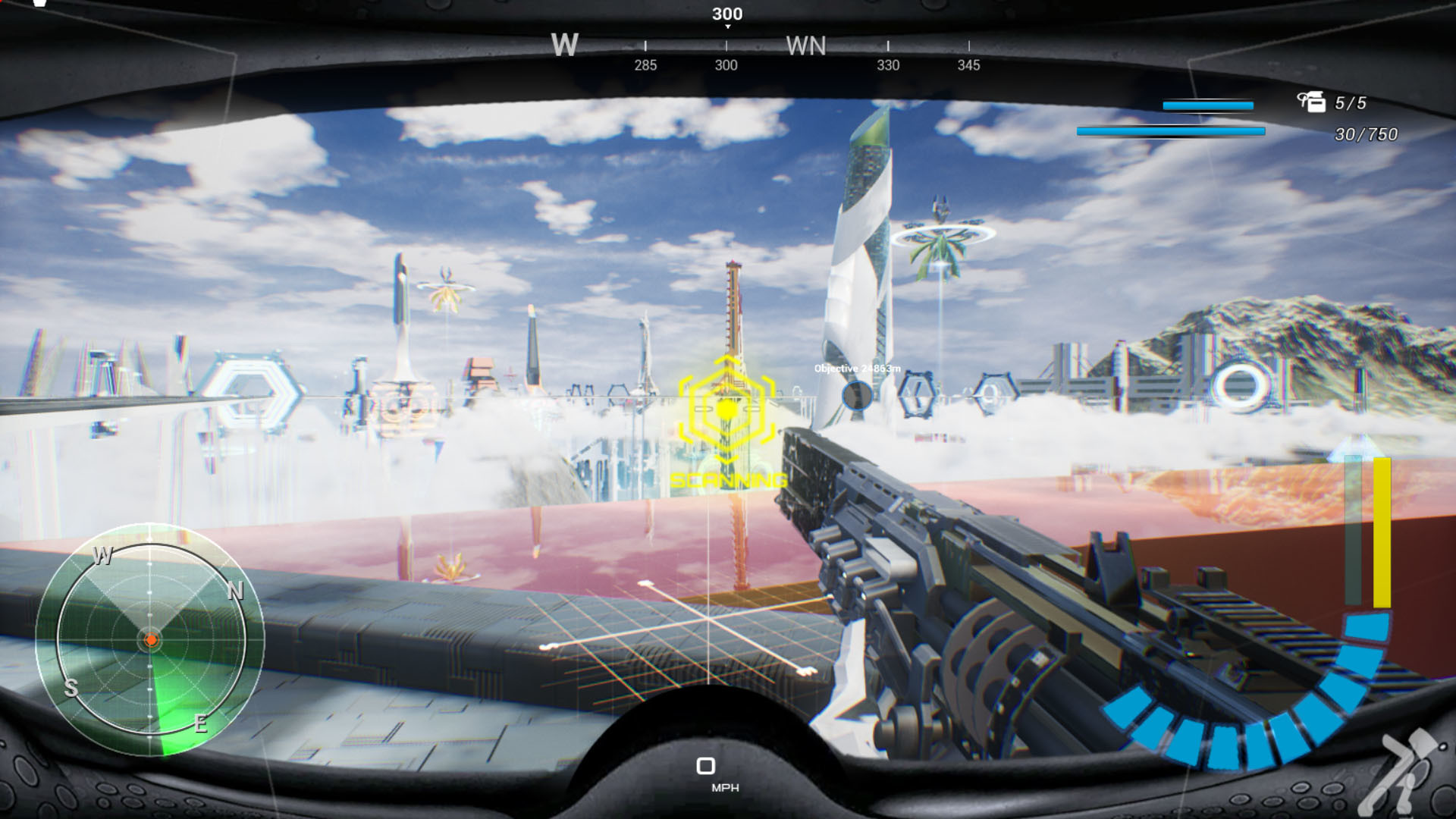This screenshot has width=1456, height=819.
Task: Click the 285 tick on the compass ruler
Action: click(x=645, y=66)
